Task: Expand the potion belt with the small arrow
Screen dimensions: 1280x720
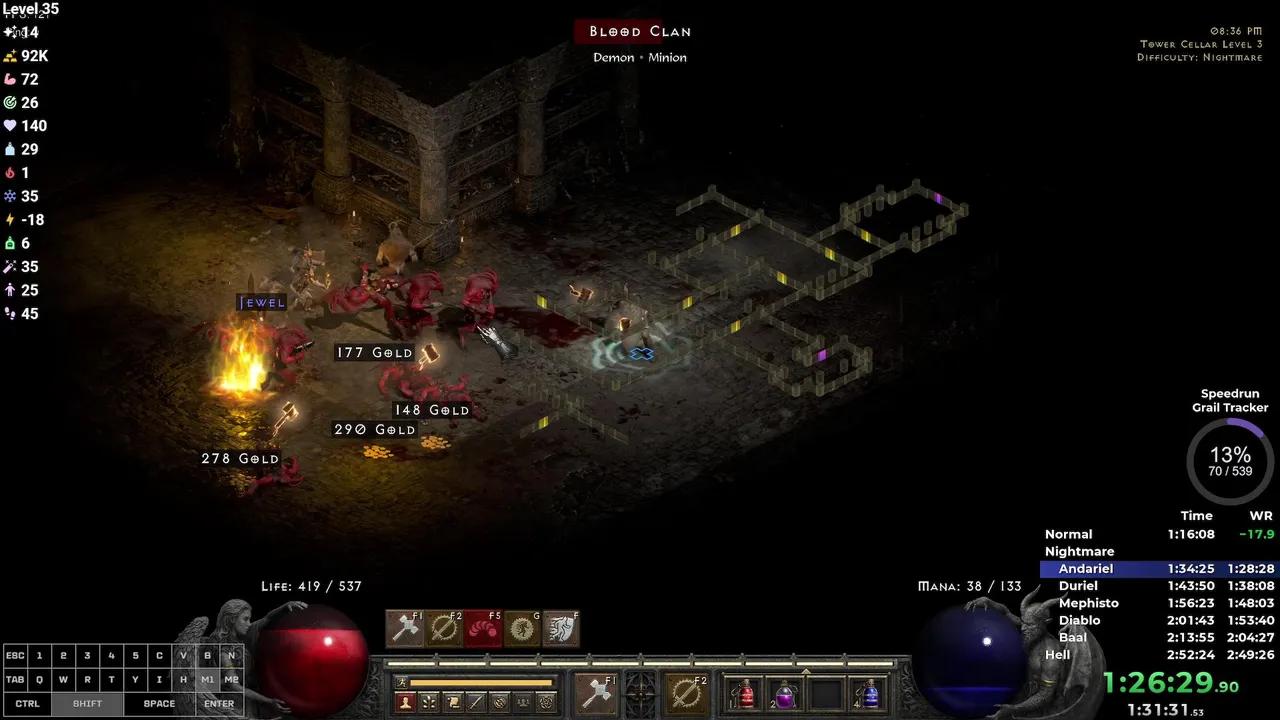Action: pyautogui.click(x=806, y=671)
